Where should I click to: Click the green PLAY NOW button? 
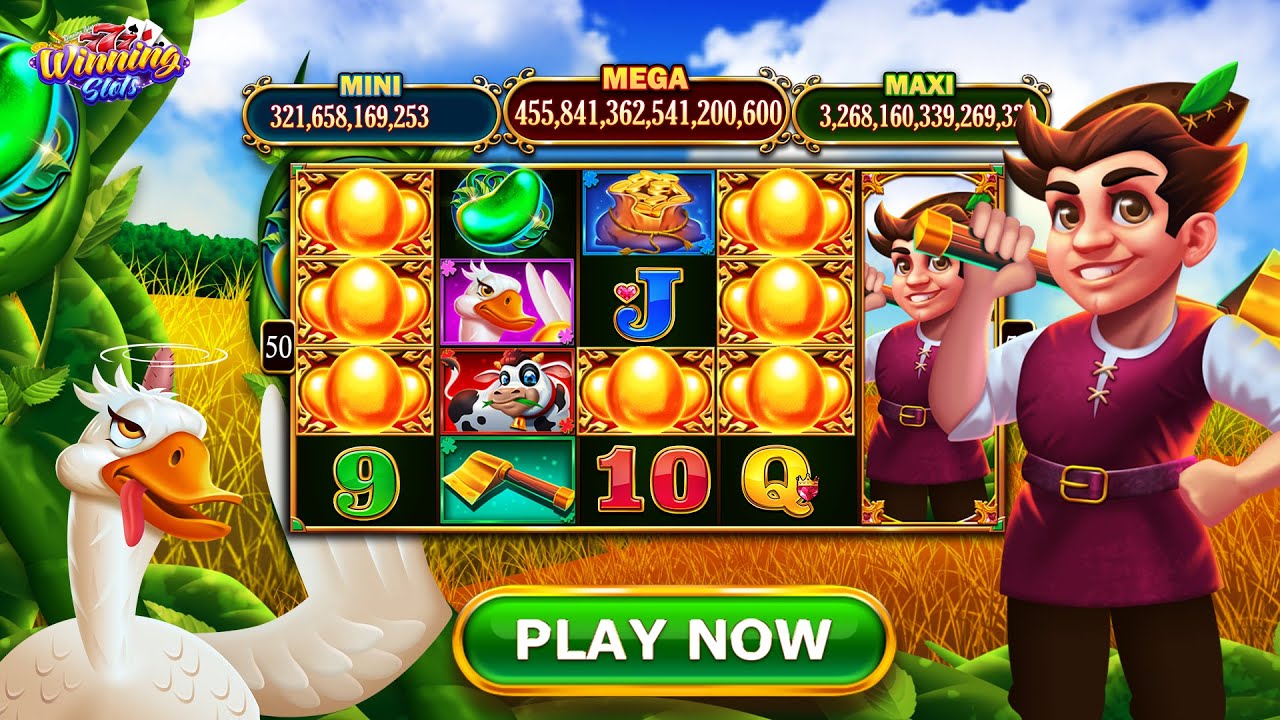coord(673,640)
